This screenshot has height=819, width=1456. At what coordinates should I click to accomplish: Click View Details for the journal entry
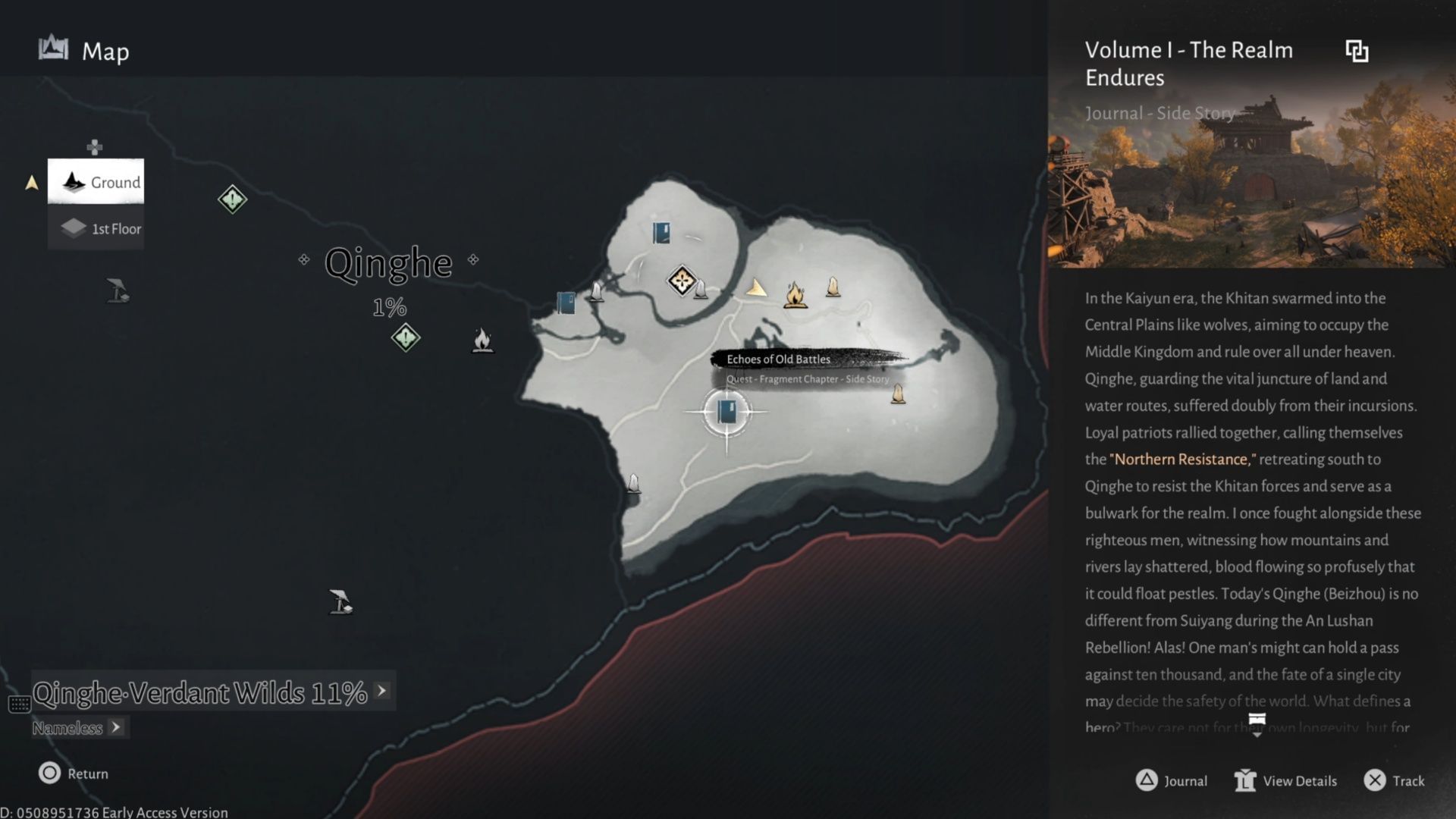(1284, 780)
